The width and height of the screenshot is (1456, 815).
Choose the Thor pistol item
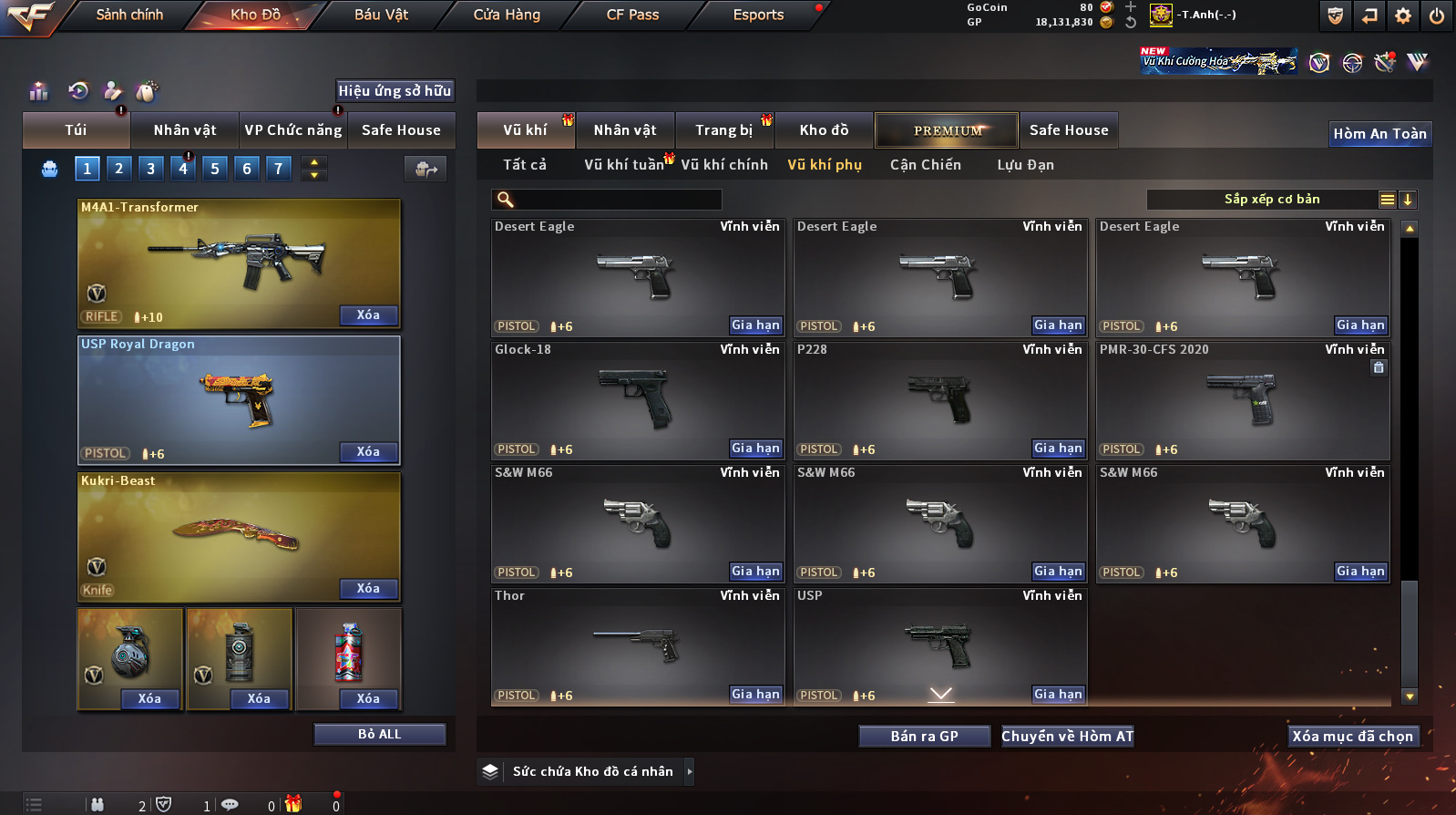tap(637, 646)
